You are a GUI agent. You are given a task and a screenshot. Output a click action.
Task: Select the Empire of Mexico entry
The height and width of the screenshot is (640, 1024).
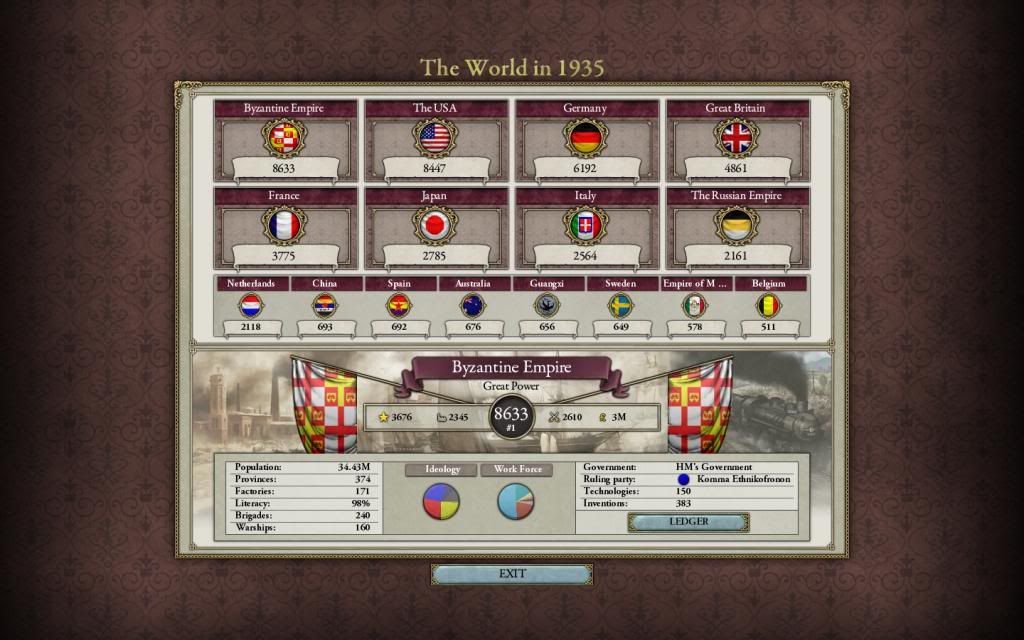pos(695,306)
